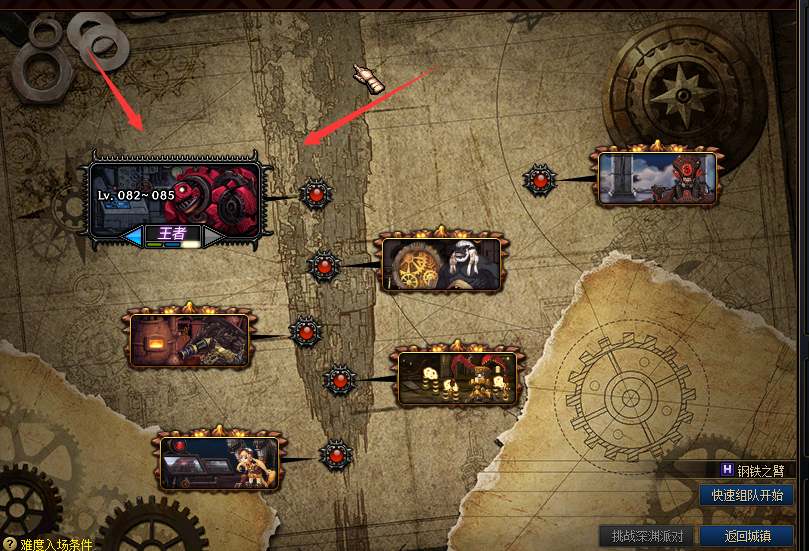Select the Lv. 082~085 red gear monster dungeon
This screenshot has height=551, width=809.
pos(176,193)
